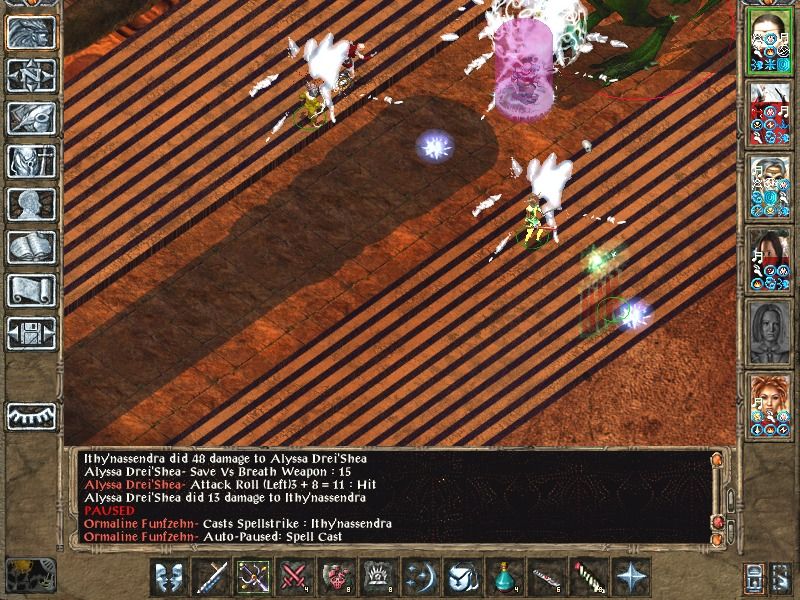Open the inventory screen button
This screenshot has height=600, width=800.
31,161
